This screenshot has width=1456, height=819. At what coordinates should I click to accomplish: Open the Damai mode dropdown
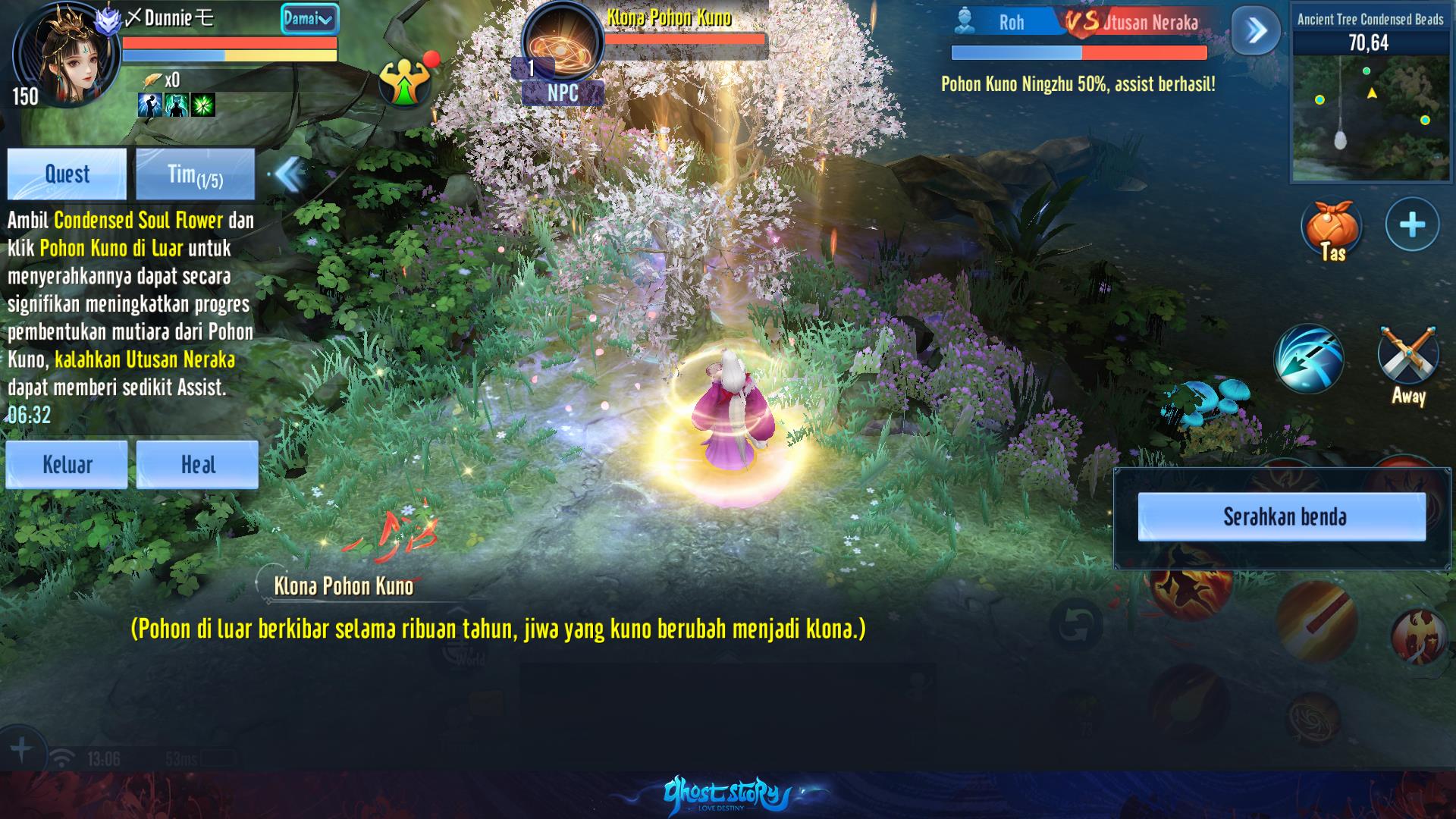pyautogui.click(x=309, y=19)
